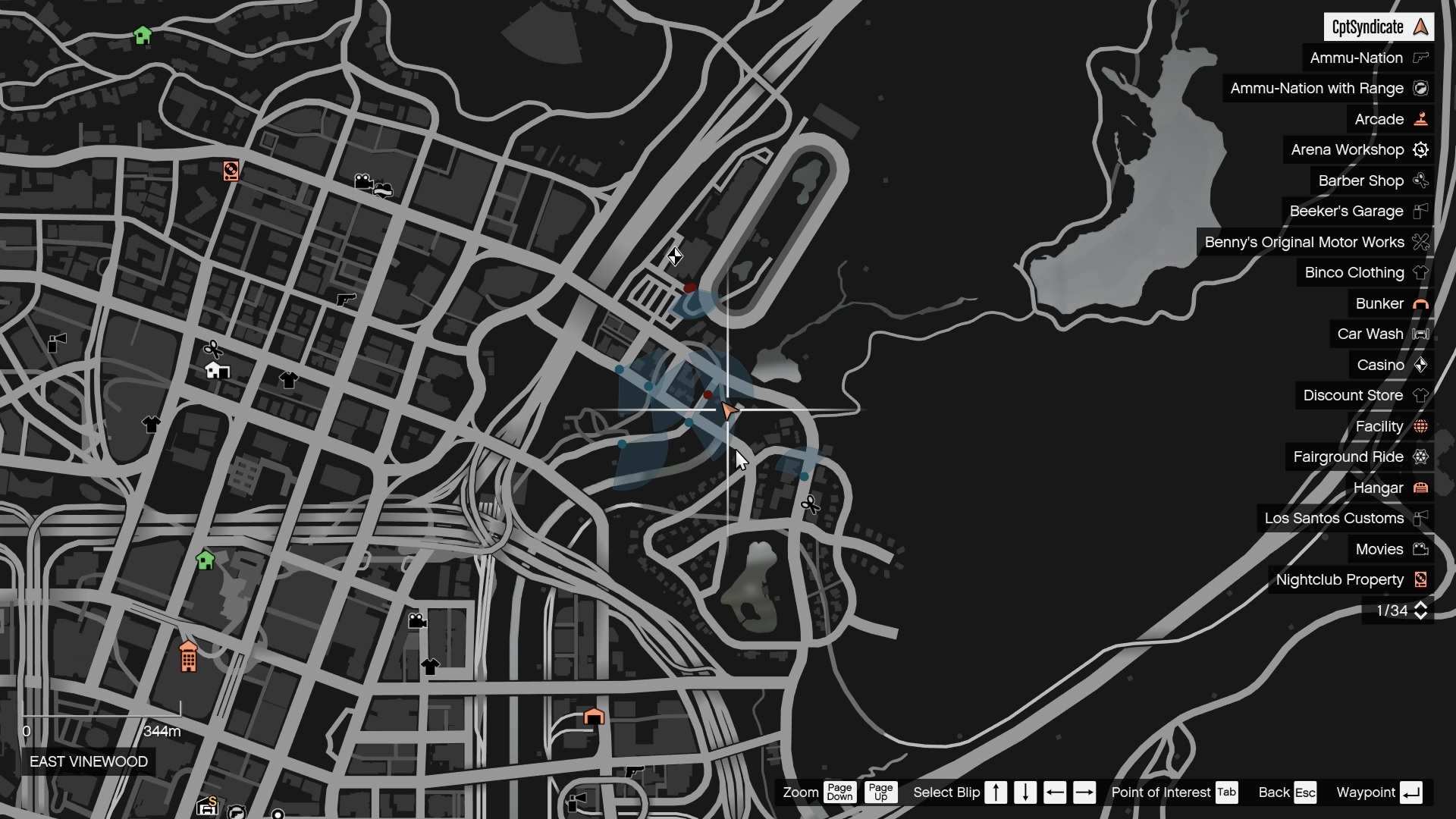Select the movie camera blip on the map
Screen dimensions: 1456x819
coord(365,182)
